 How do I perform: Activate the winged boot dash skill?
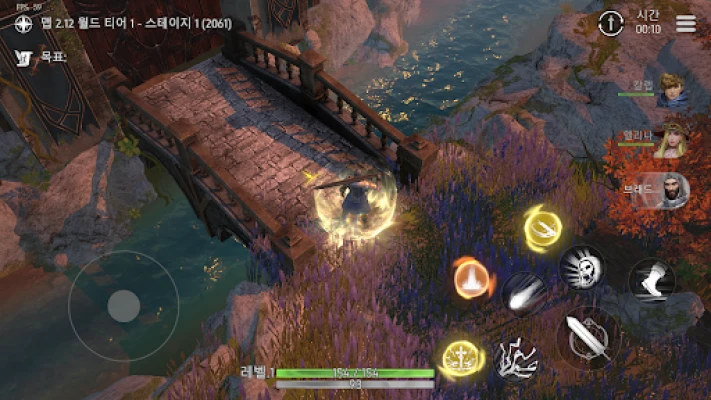651,279
